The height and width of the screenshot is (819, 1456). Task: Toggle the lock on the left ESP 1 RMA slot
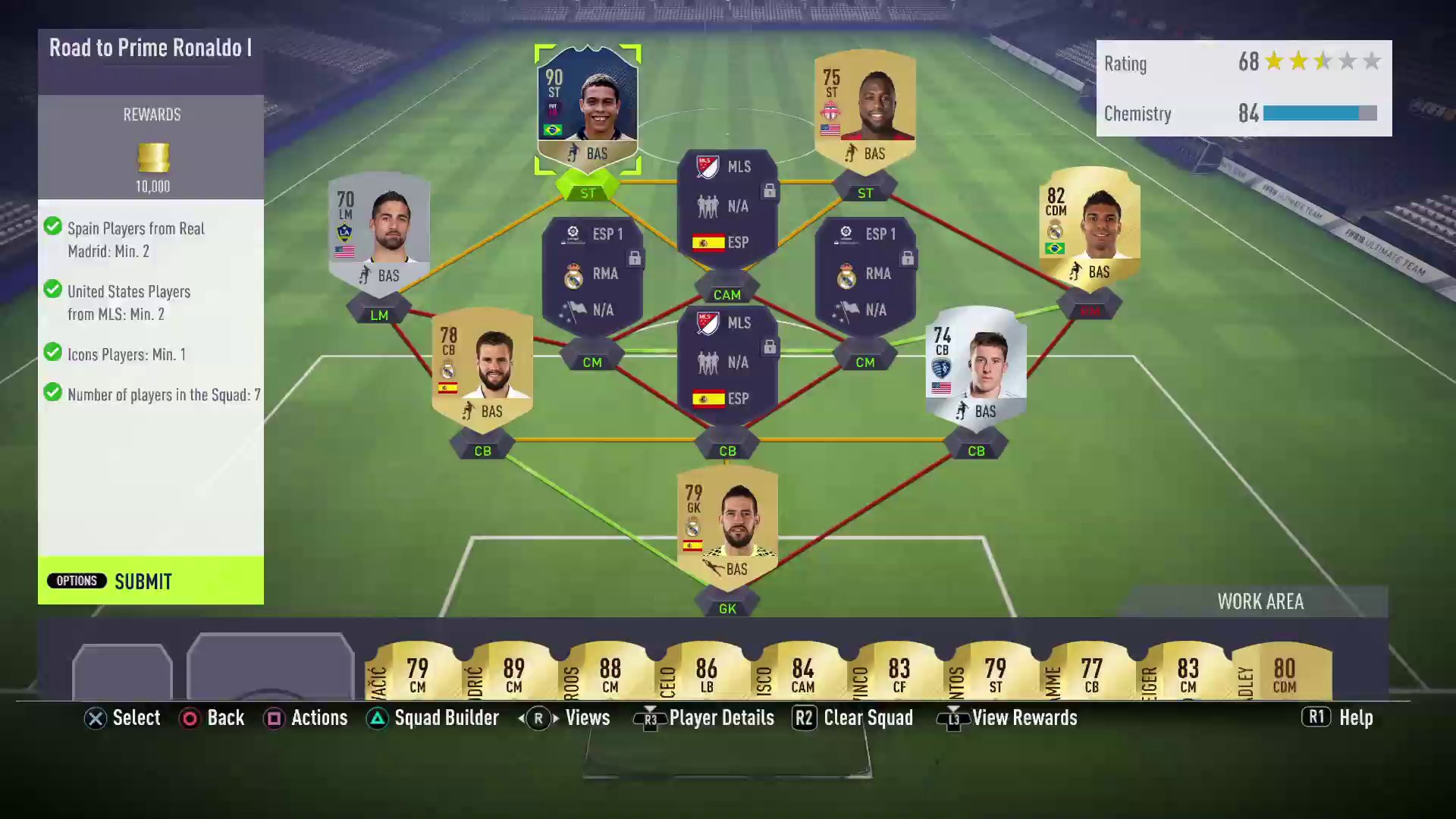[x=634, y=258]
